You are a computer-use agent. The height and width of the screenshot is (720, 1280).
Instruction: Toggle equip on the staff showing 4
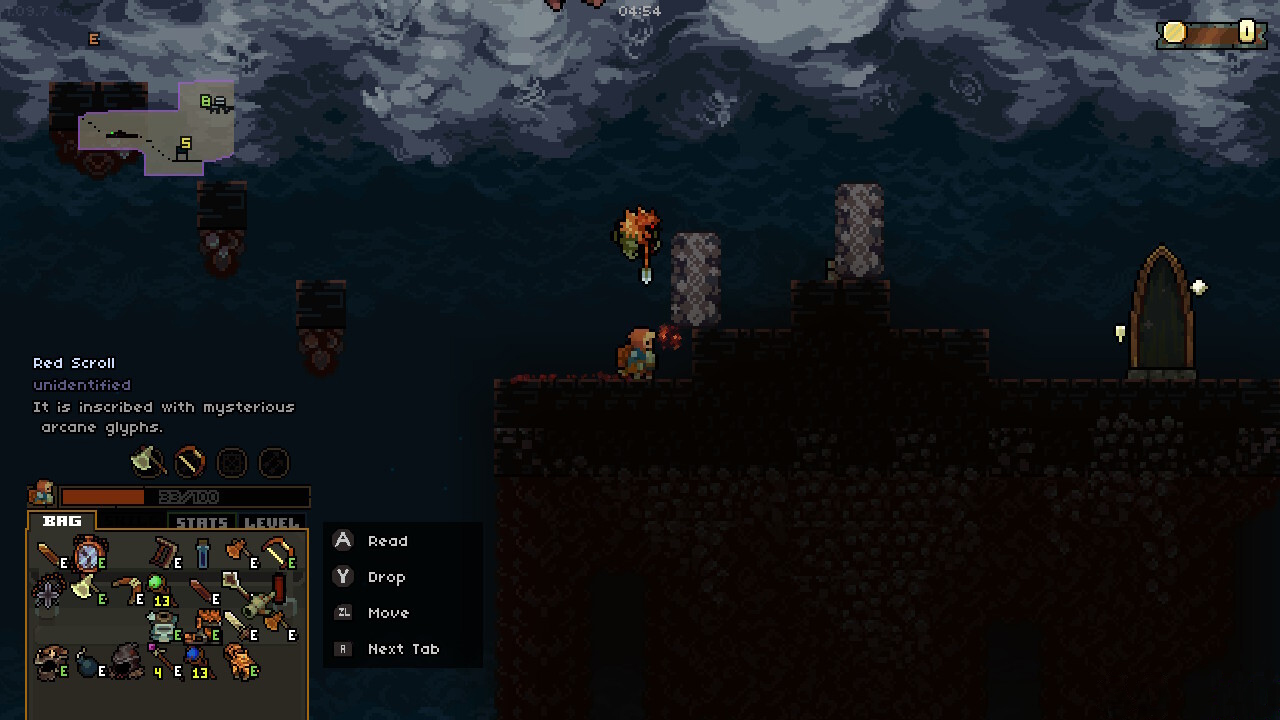(x=160, y=658)
